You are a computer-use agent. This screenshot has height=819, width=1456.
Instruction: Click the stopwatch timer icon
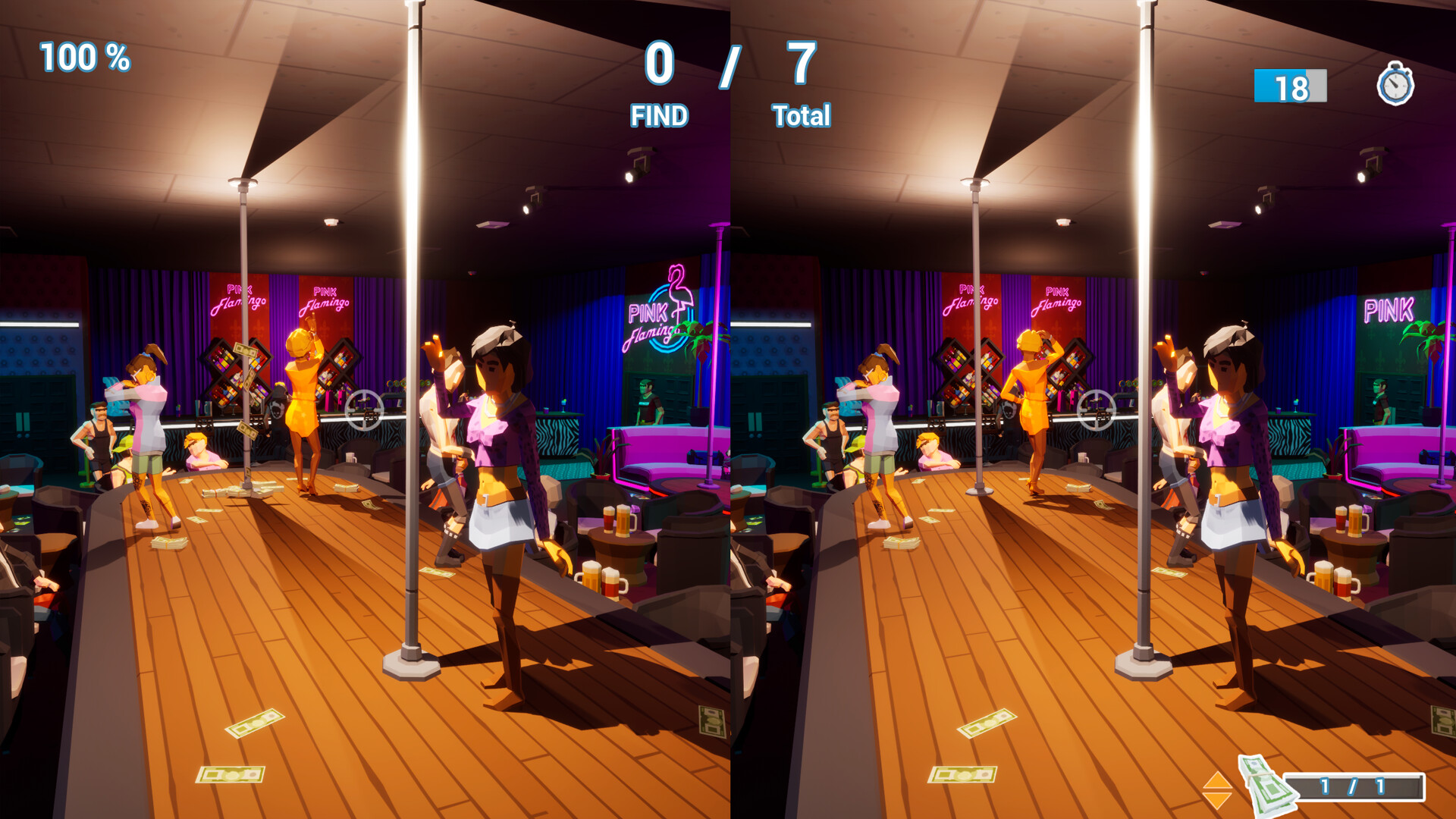(1394, 86)
